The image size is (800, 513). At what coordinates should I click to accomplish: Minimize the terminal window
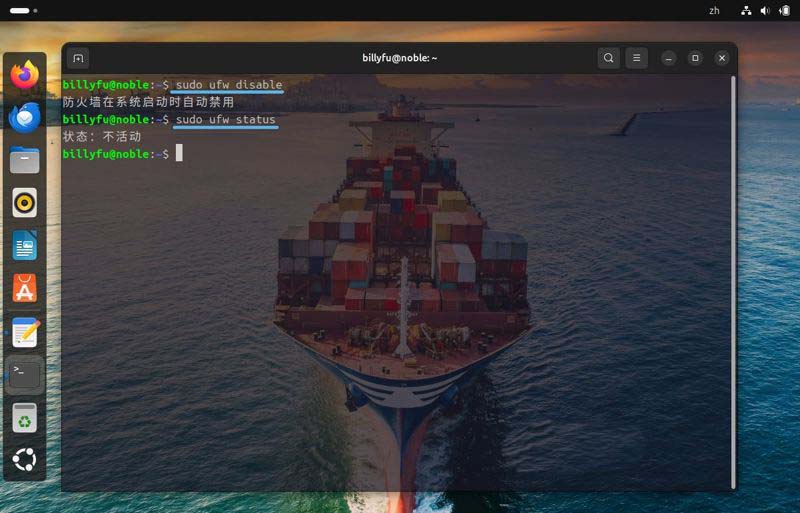pyautogui.click(x=669, y=58)
